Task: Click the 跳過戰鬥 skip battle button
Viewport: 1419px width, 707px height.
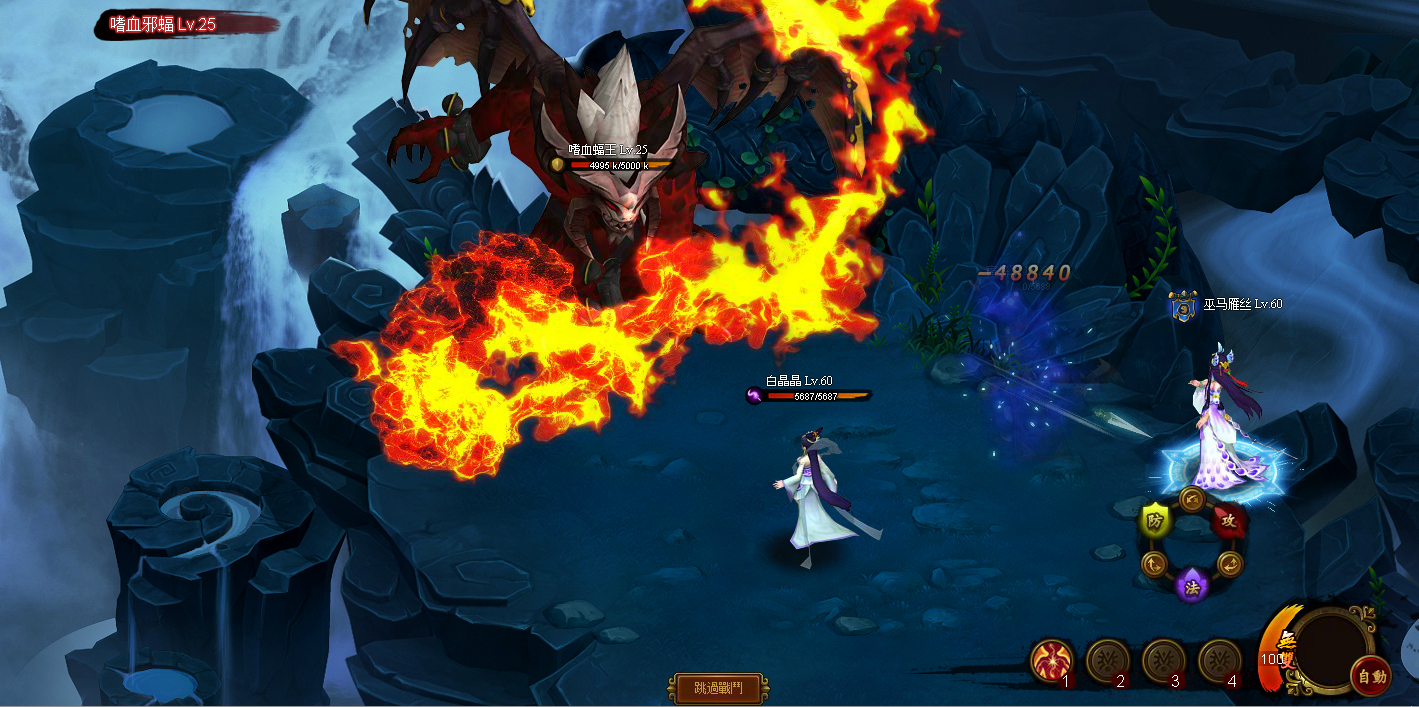Action: click(x=717, y=688)
